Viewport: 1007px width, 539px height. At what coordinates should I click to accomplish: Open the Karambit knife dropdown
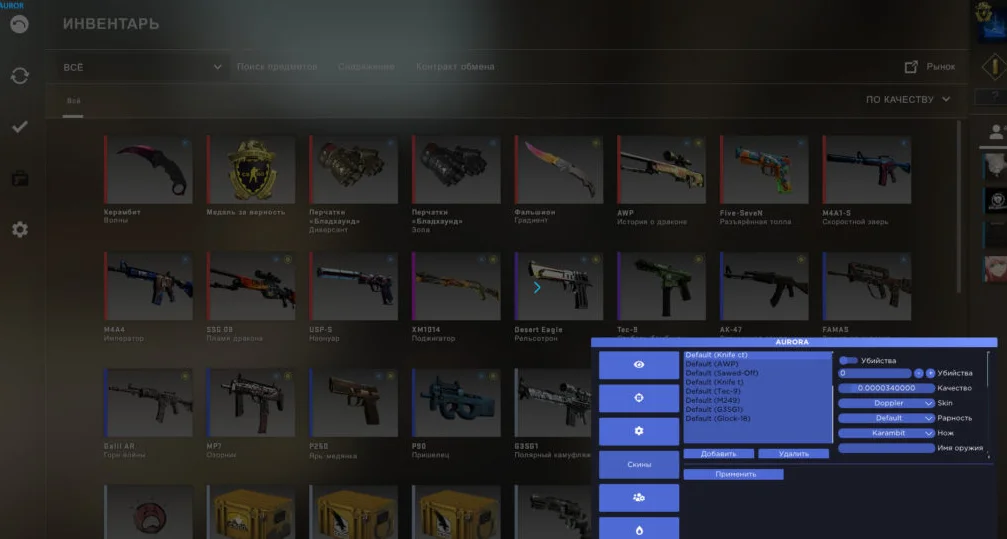click(886, 433)
